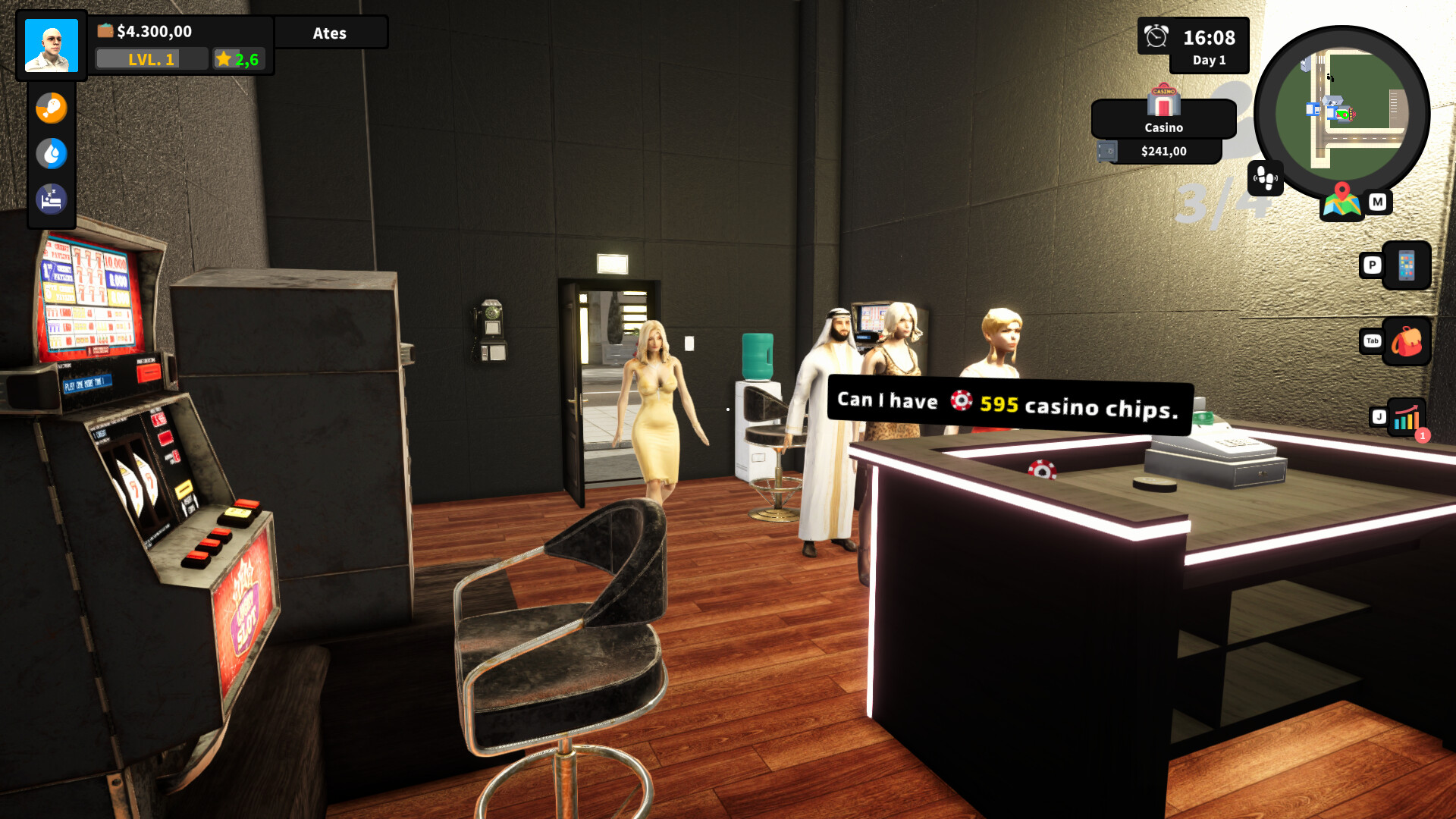This screenshot has width=1456, height=819.
Task: Expand the wallet balance display
Action: pos(152,32)
